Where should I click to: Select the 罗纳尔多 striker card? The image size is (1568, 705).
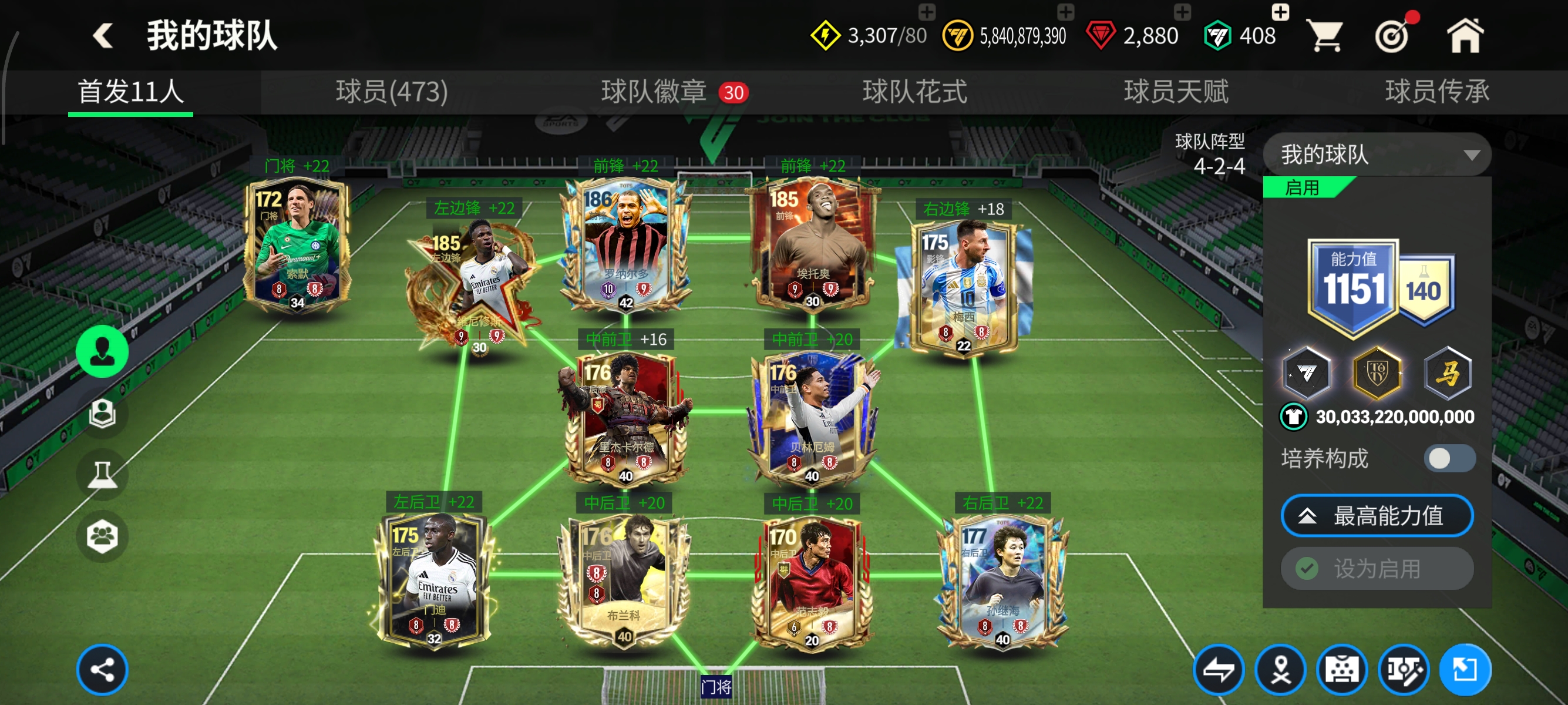coord(626,244)
